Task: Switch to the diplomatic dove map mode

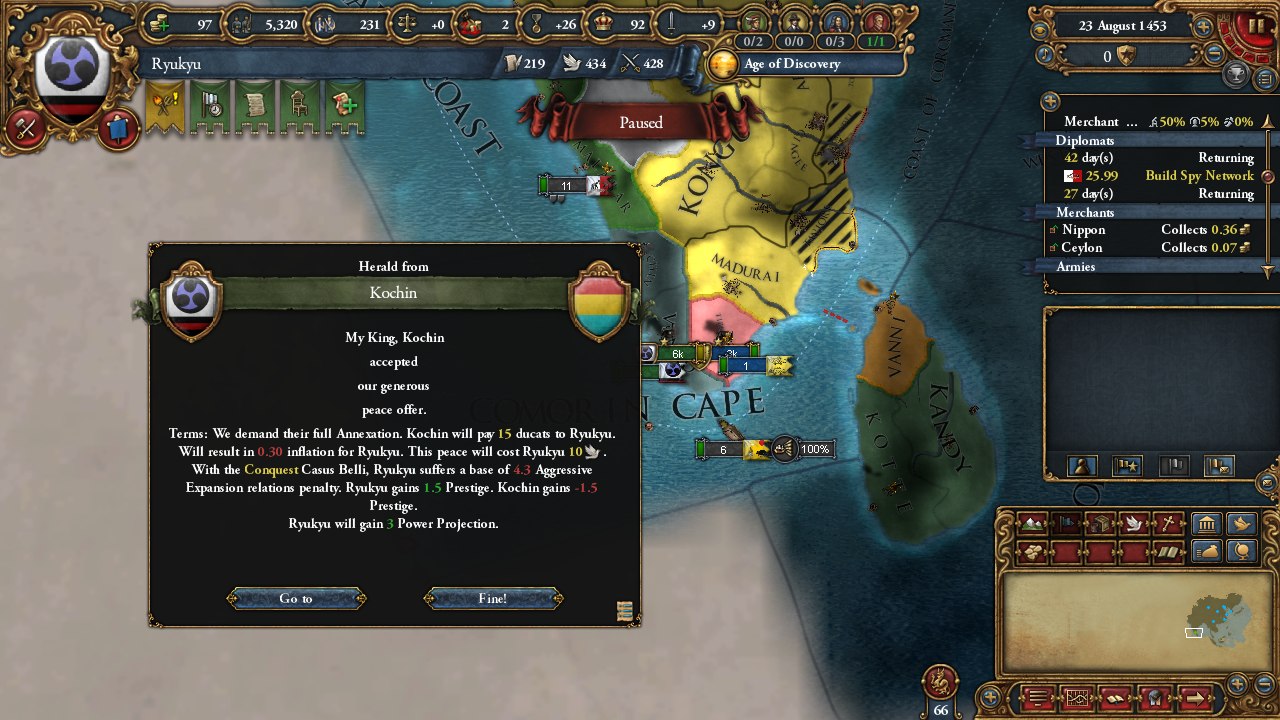Action: [x=1134, y=523]
